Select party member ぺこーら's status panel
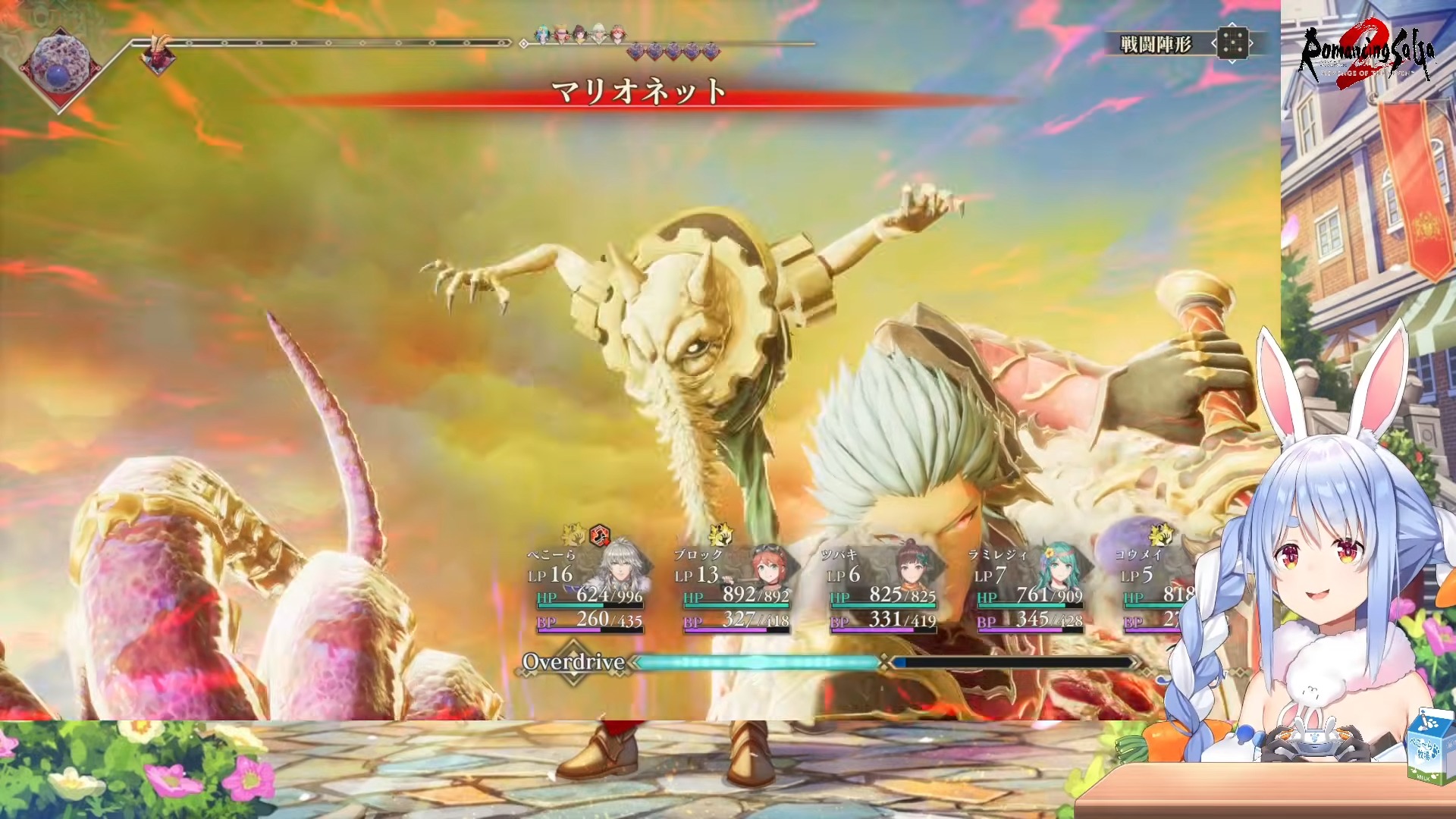Screen dimensions: 1456x819 click(x=588, y=588)
